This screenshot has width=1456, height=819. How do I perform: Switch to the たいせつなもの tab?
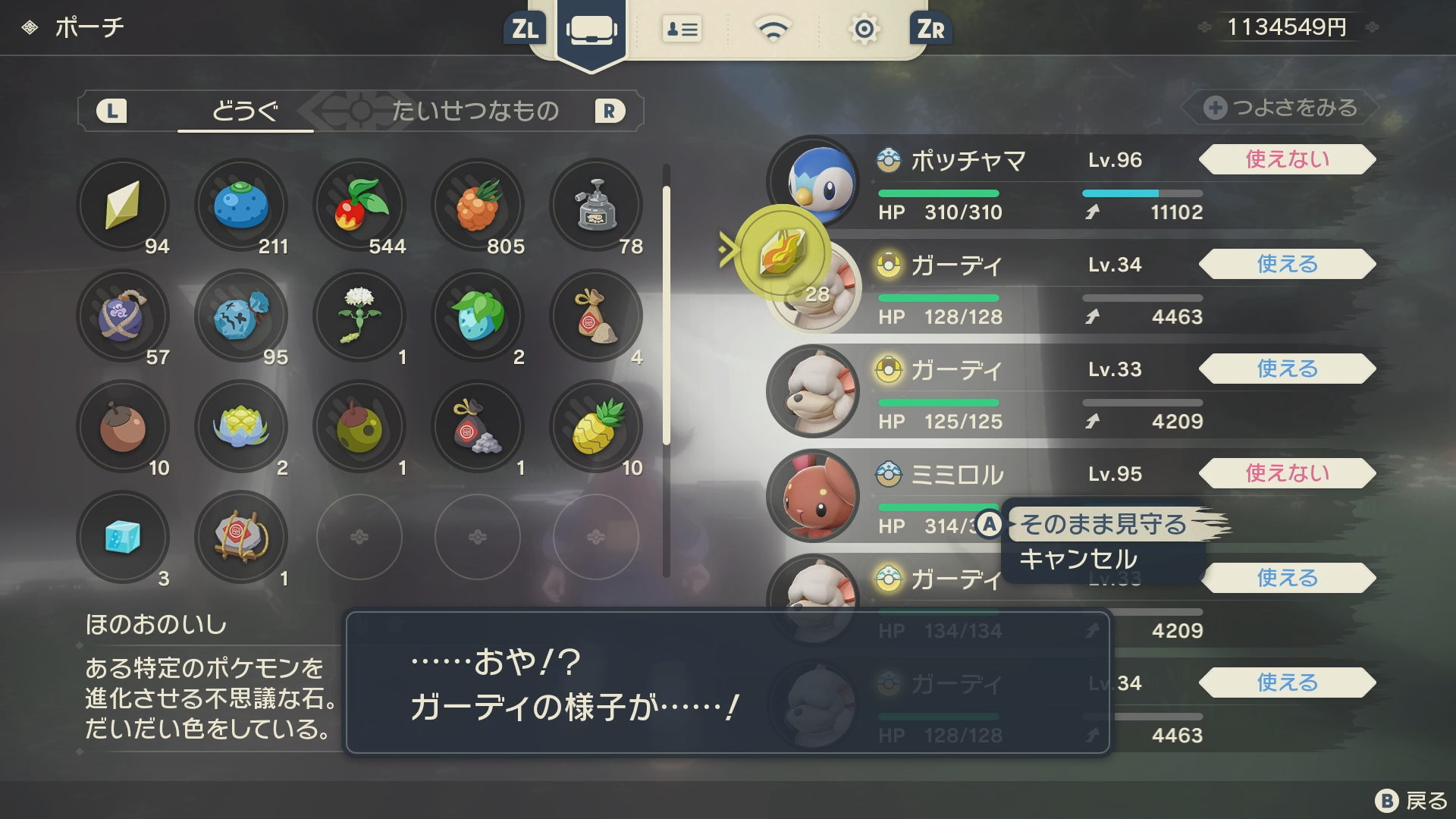(x=475, y=111)
